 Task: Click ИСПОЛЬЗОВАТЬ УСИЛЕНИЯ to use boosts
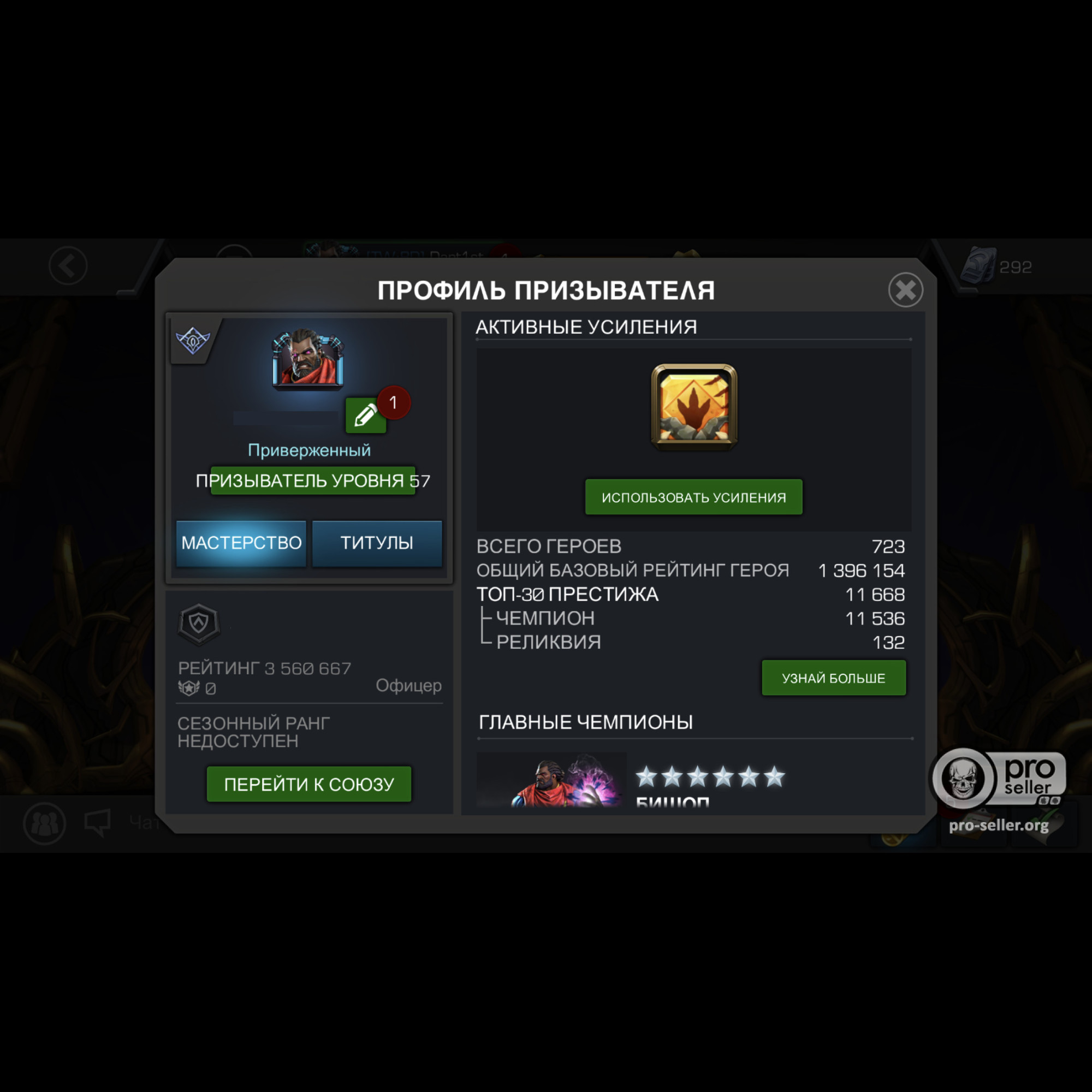tap(693, 497)
